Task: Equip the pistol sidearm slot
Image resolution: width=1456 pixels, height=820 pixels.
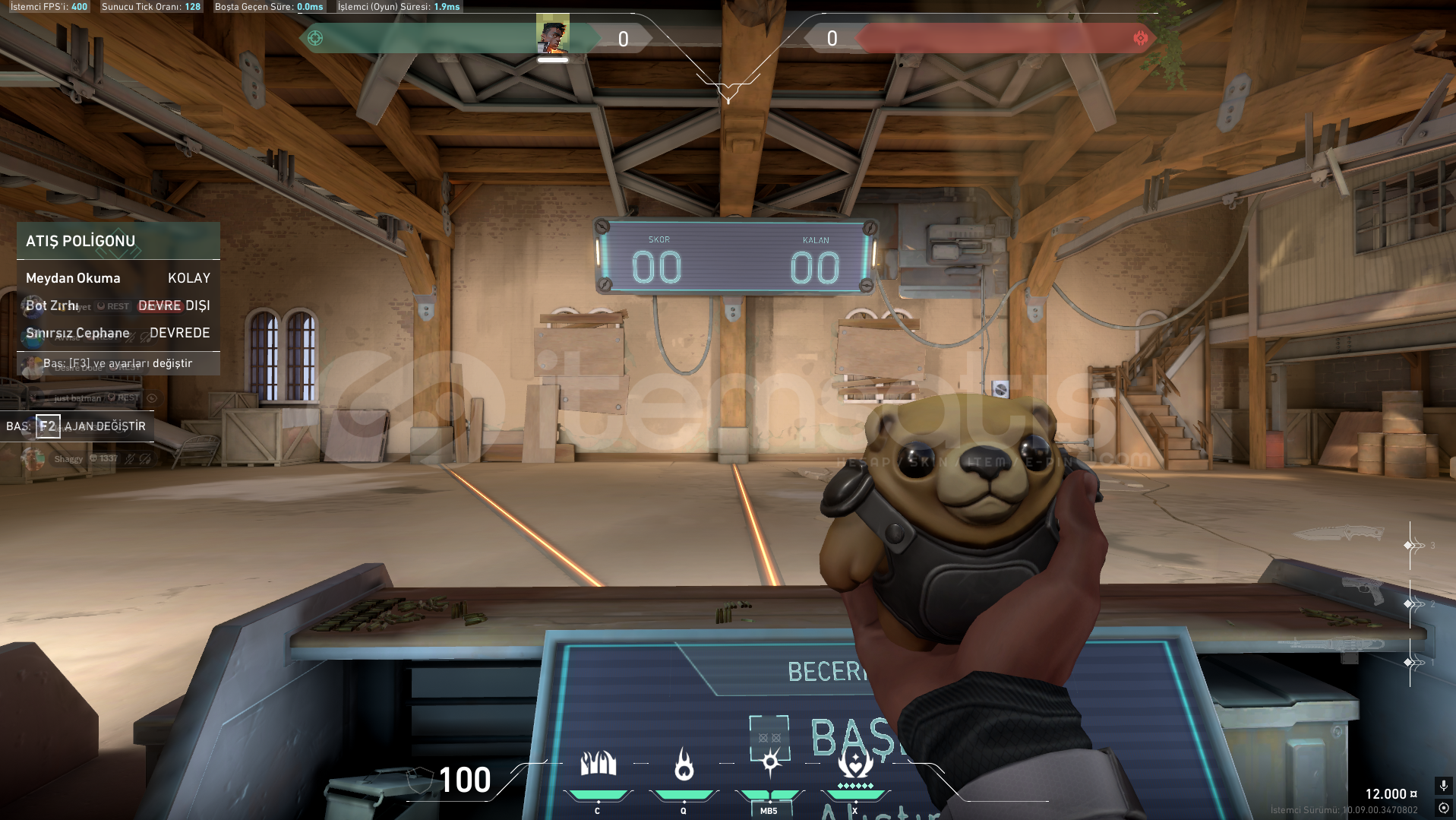Action: [x=1363, y=590]
